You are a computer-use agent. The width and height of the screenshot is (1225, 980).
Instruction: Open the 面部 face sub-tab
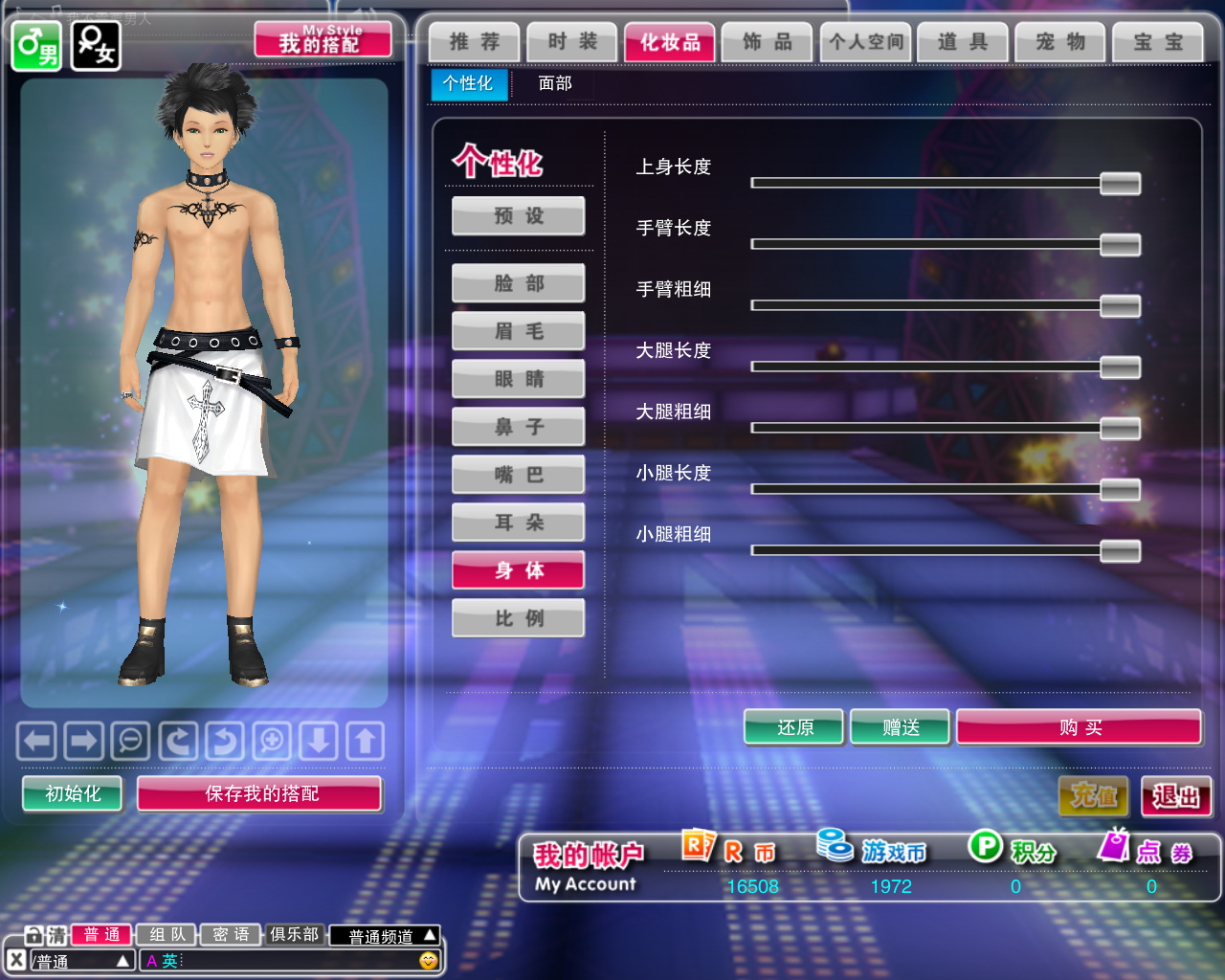555,84
